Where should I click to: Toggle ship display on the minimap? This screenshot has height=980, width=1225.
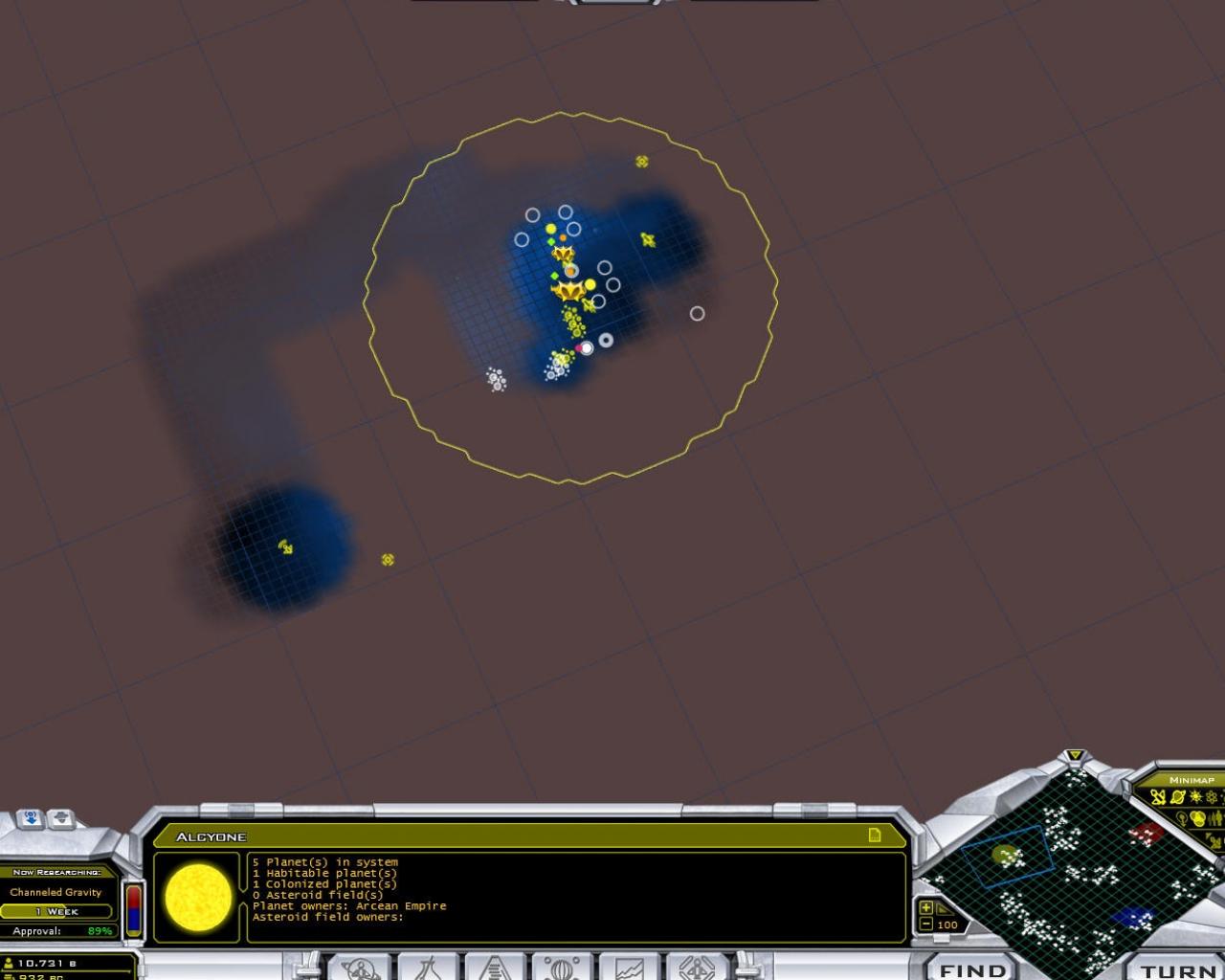[x=1158, y=797]
